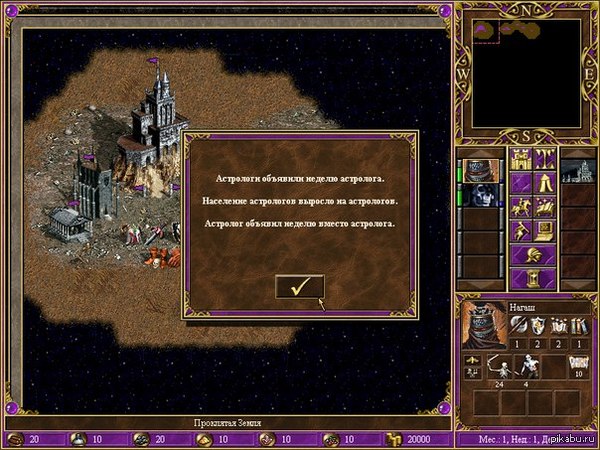Open System Options with the computer icon

tap(545, 230)
